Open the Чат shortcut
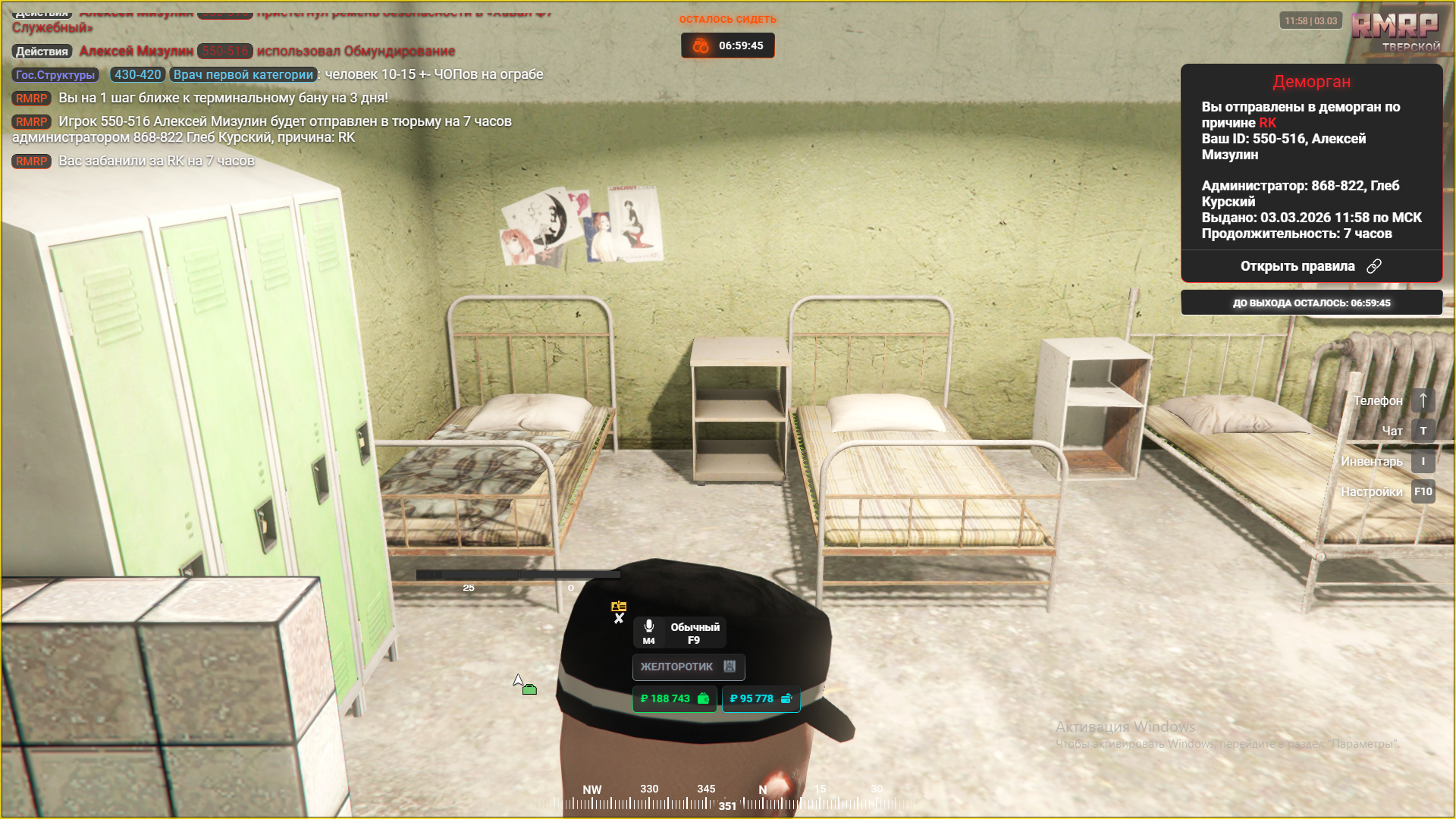This screenshot has width=1456, height=819. [x=1423, y=431]
